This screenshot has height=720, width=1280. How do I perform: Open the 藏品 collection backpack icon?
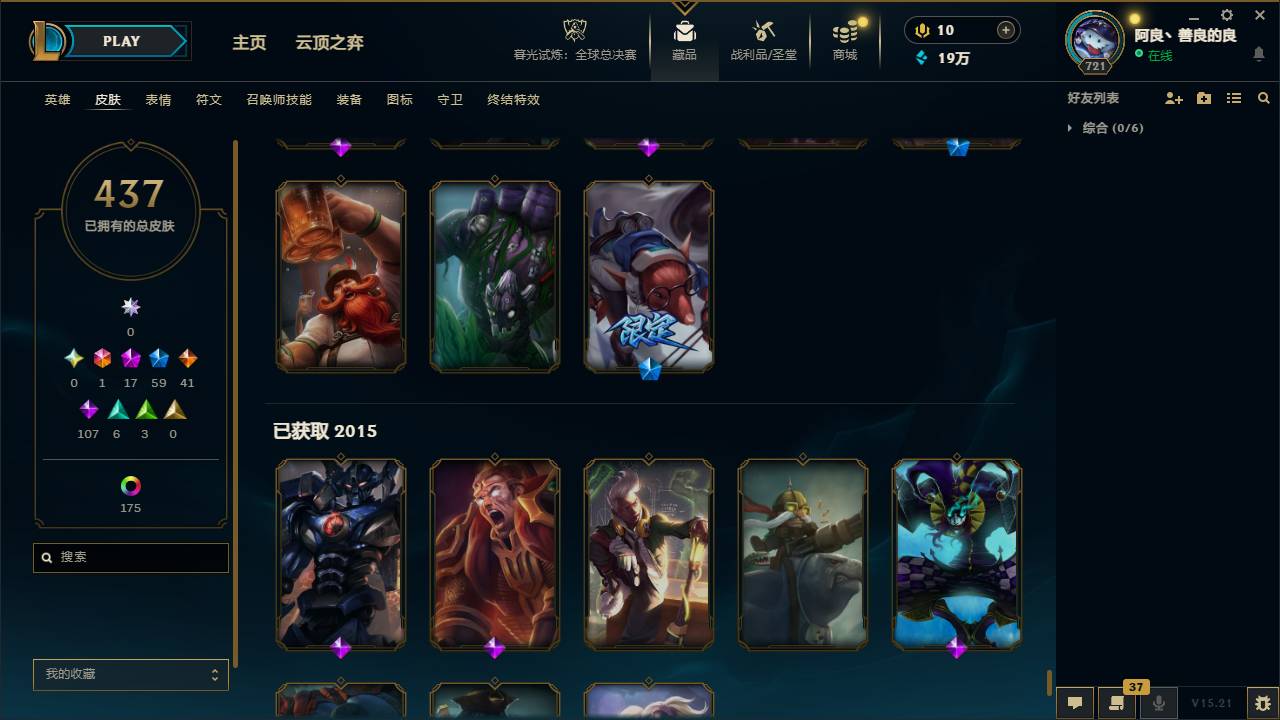684,30
